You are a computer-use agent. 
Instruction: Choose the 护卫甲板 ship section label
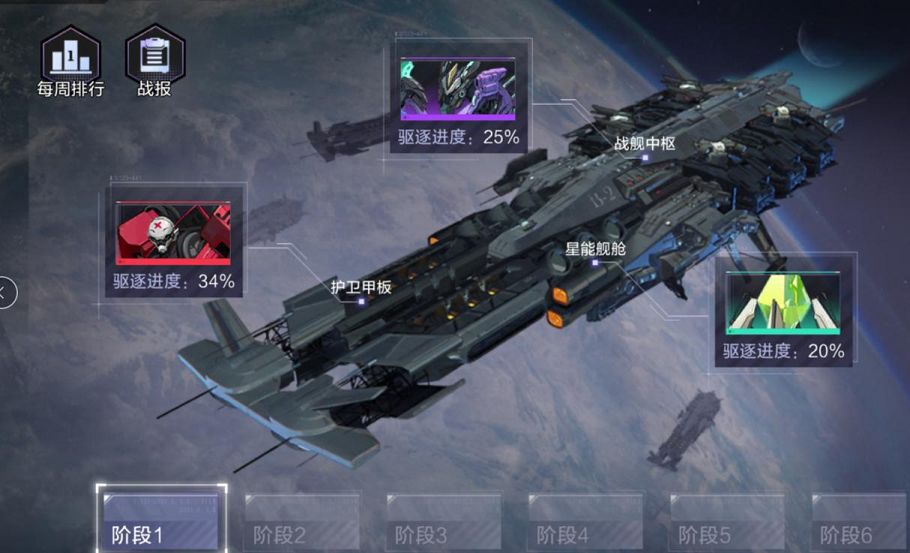361,288
